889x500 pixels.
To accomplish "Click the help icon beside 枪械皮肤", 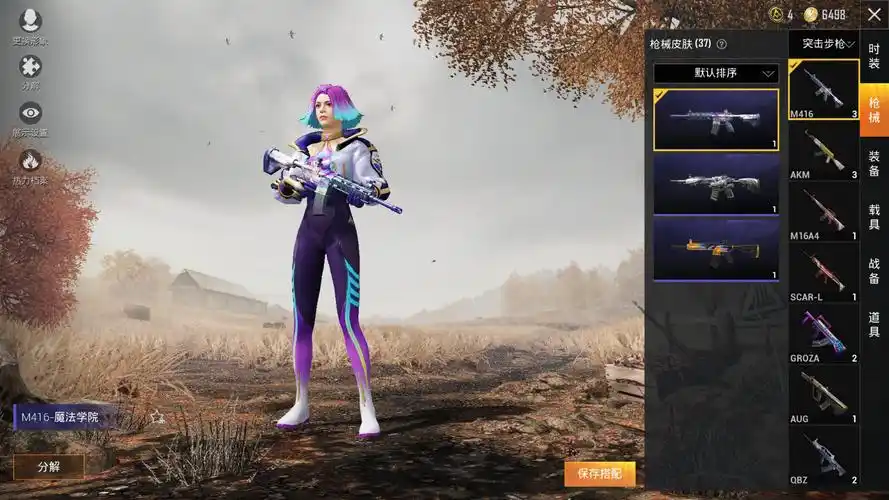I will coord(722,44).
